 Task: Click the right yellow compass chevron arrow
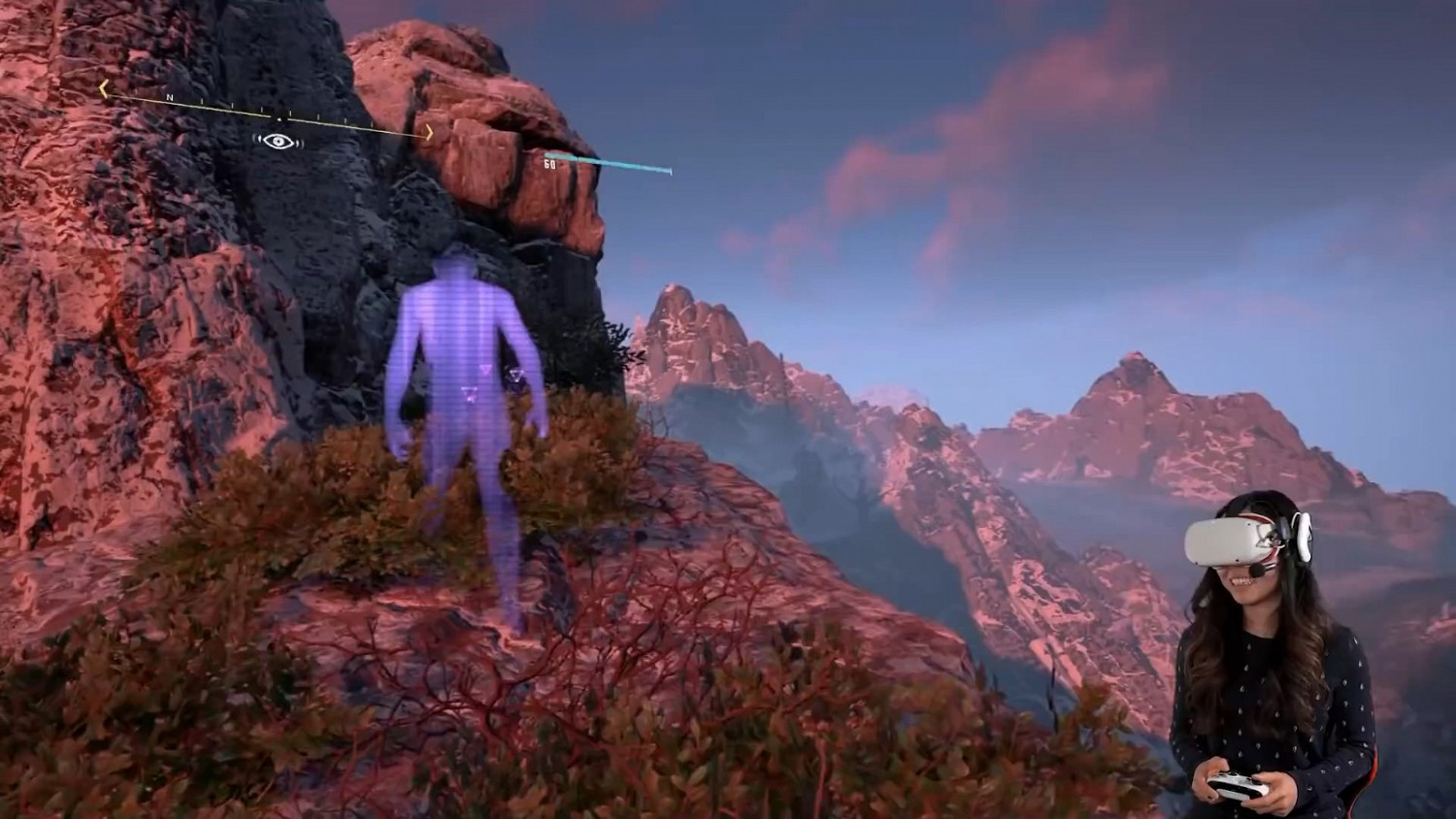[430, 130]
